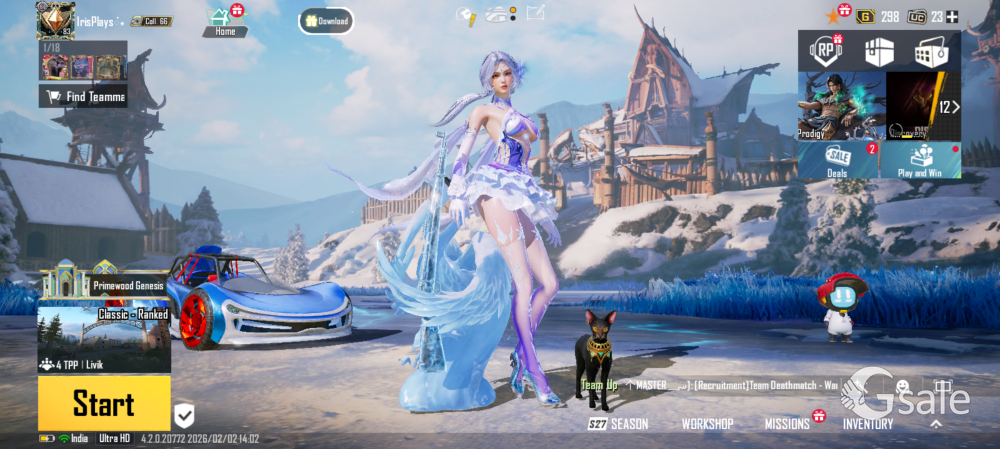The height and width of the screenshot is (449, 1000).
Task: Start the Classic Ranked match
Action: click(104, 404)
